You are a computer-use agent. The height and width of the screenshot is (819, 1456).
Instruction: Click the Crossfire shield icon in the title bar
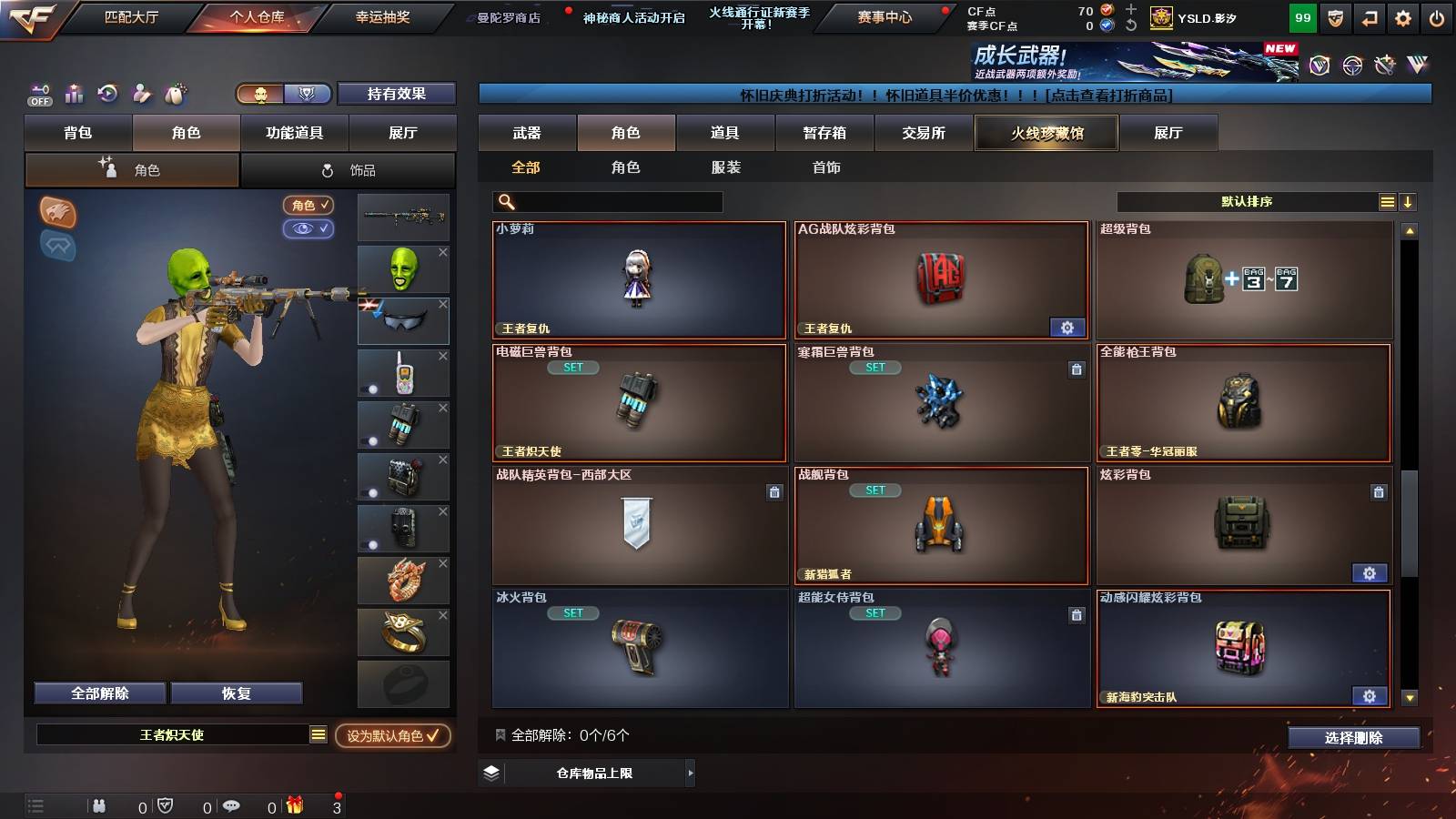pyautogui.click(x=1335, y=17)
